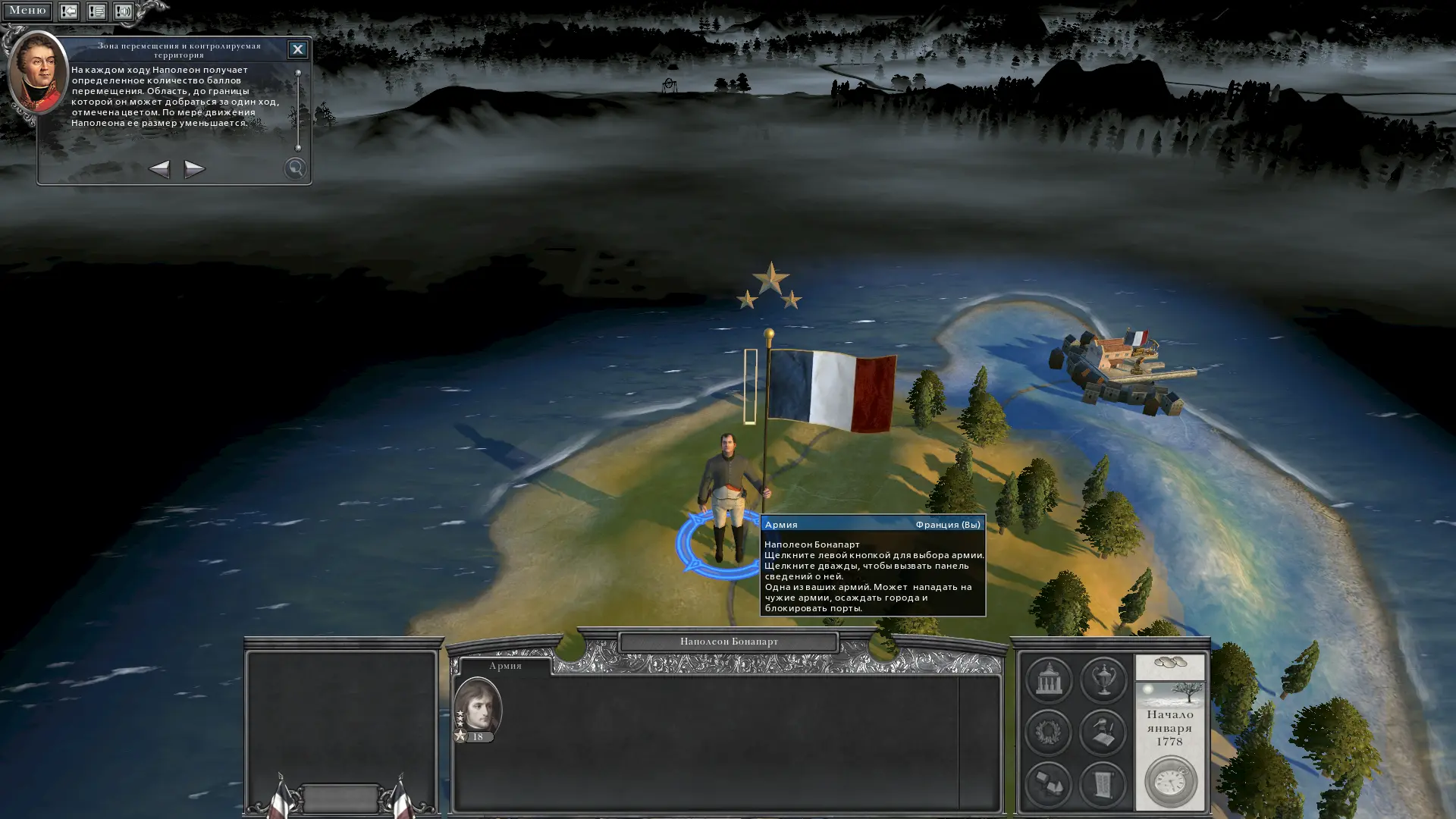Open the laurel wreath panel
The height and width of the screenshot is (819, 1456).
tap(1049, 732)
